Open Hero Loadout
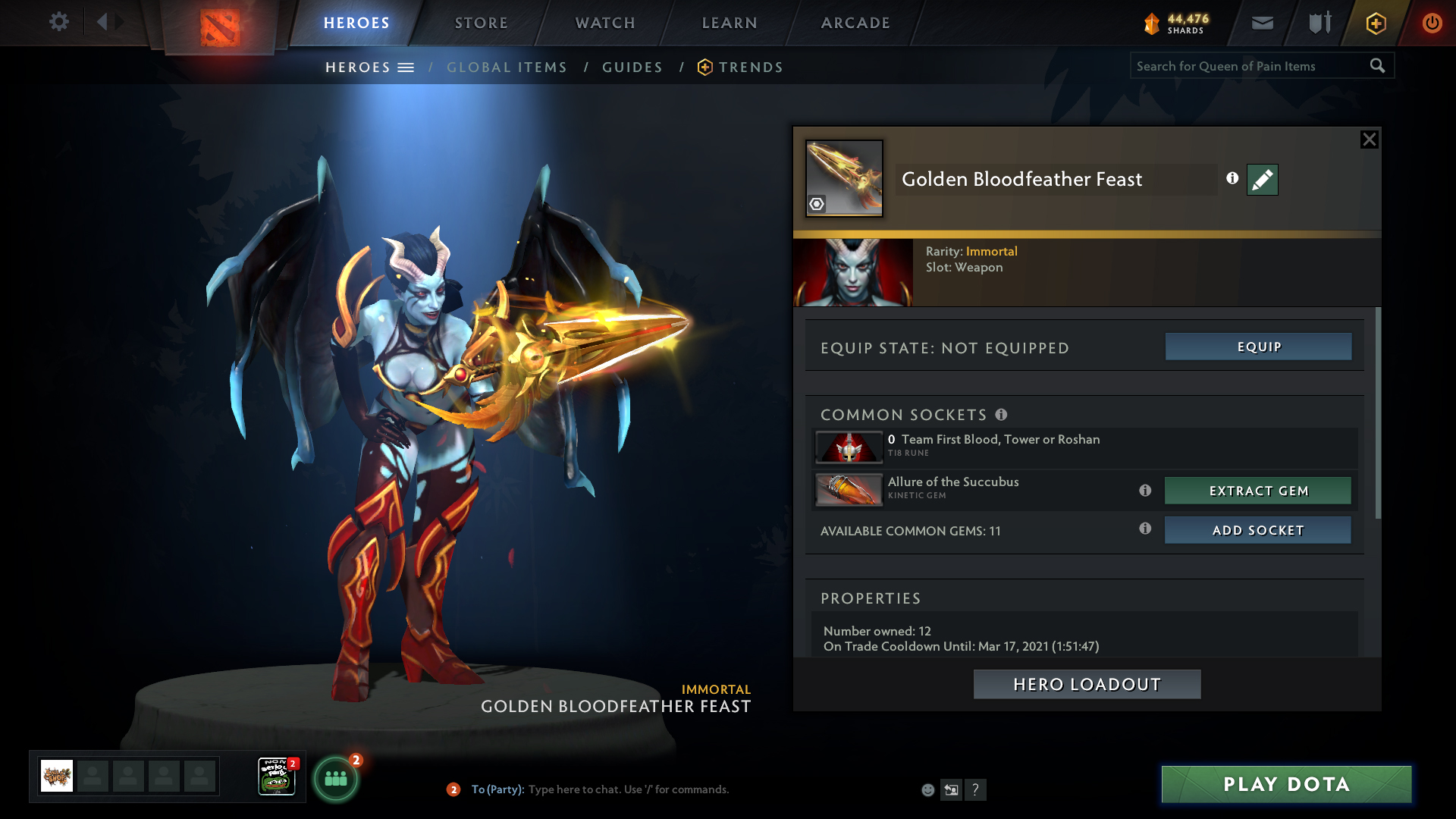 coord(1087,684)
